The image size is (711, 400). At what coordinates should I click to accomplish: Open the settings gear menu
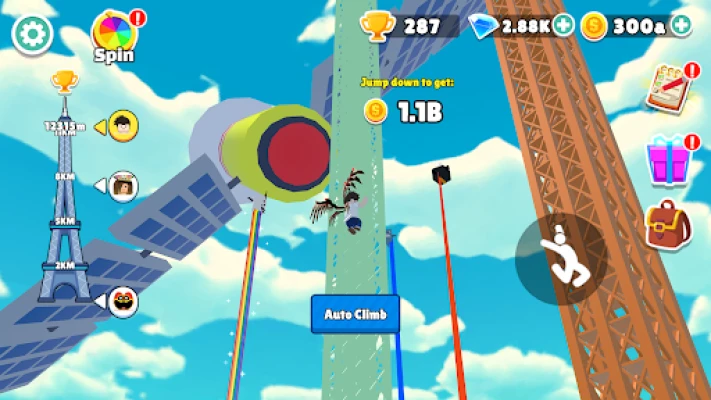[x=31, y=32]
